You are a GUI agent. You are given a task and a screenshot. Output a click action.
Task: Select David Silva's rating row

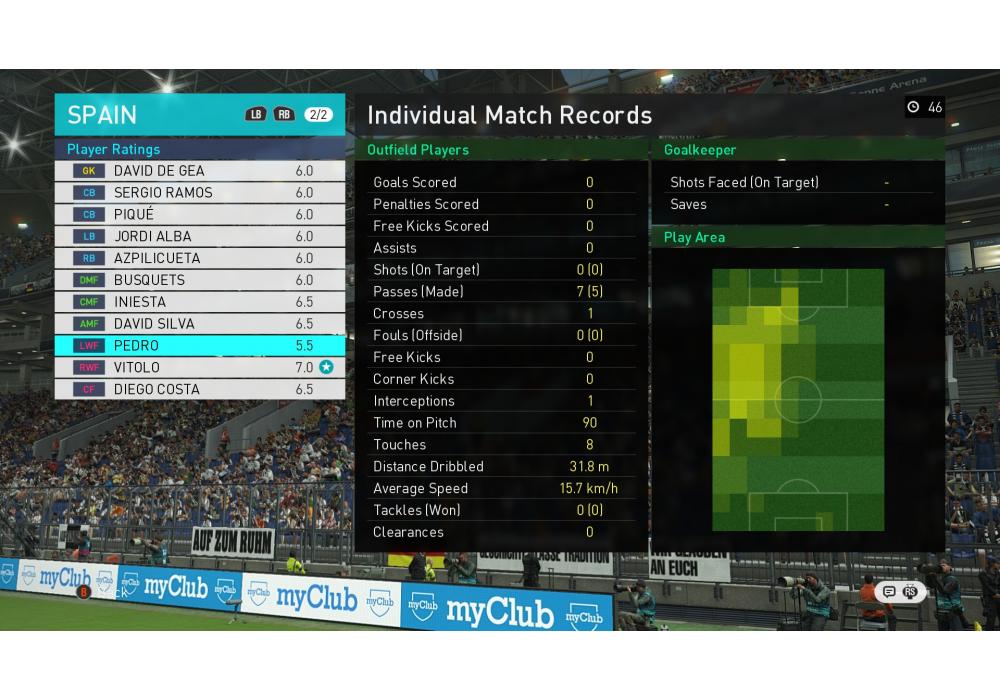(200, 324)
